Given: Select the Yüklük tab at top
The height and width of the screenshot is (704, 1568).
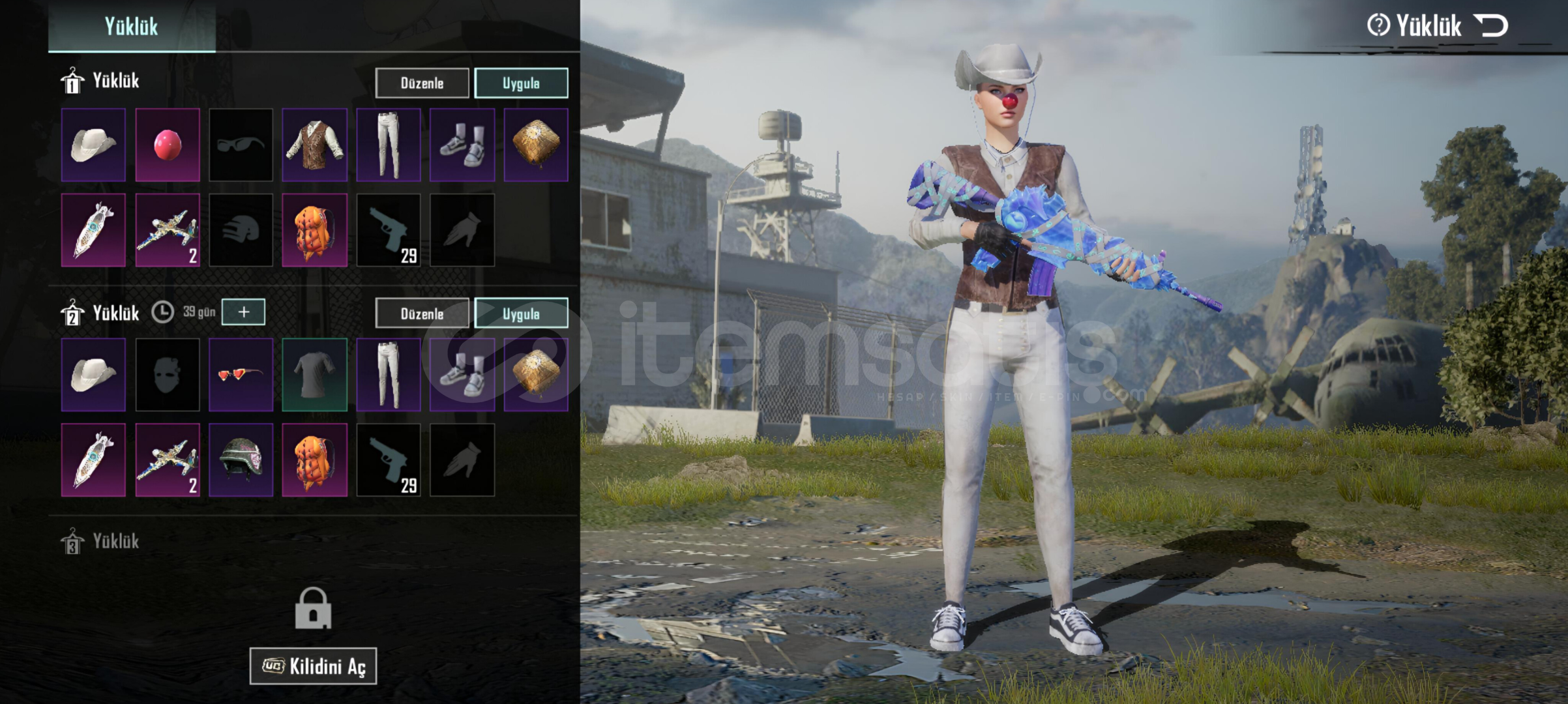Looking at the screenshot, I should 132,27.
